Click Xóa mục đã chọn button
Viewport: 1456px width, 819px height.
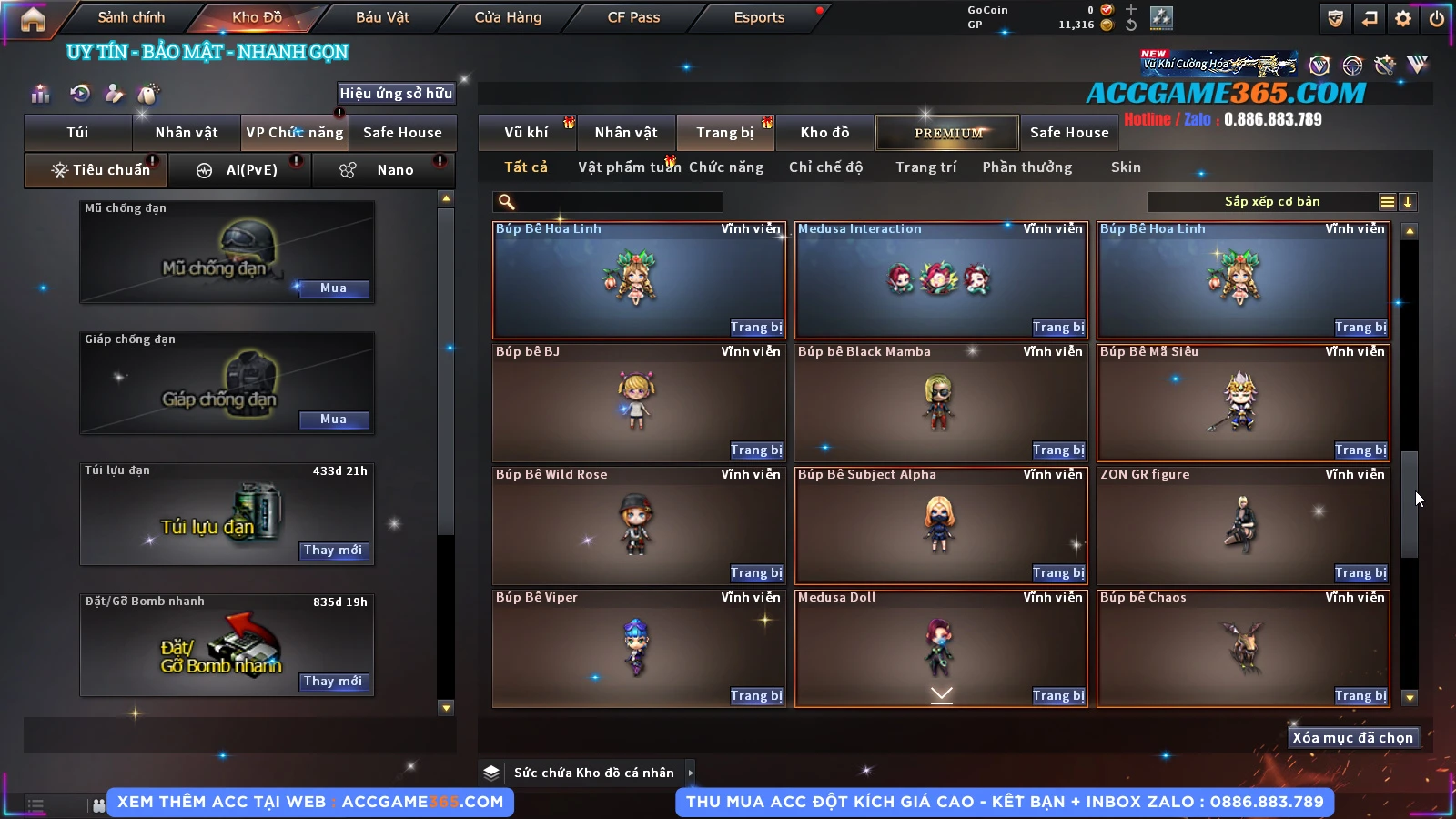1352,738
